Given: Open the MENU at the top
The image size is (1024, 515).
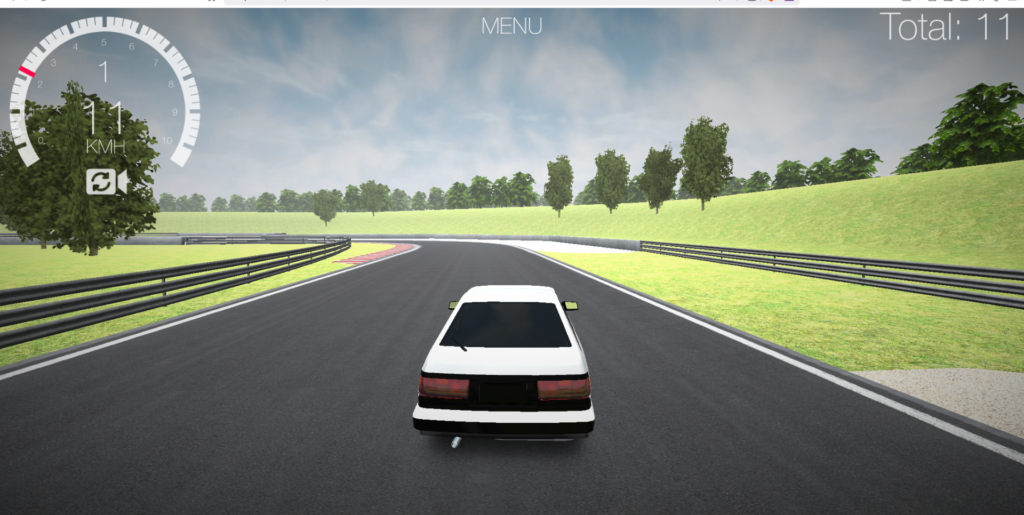Looking at the screenshot, I should 511,27.
